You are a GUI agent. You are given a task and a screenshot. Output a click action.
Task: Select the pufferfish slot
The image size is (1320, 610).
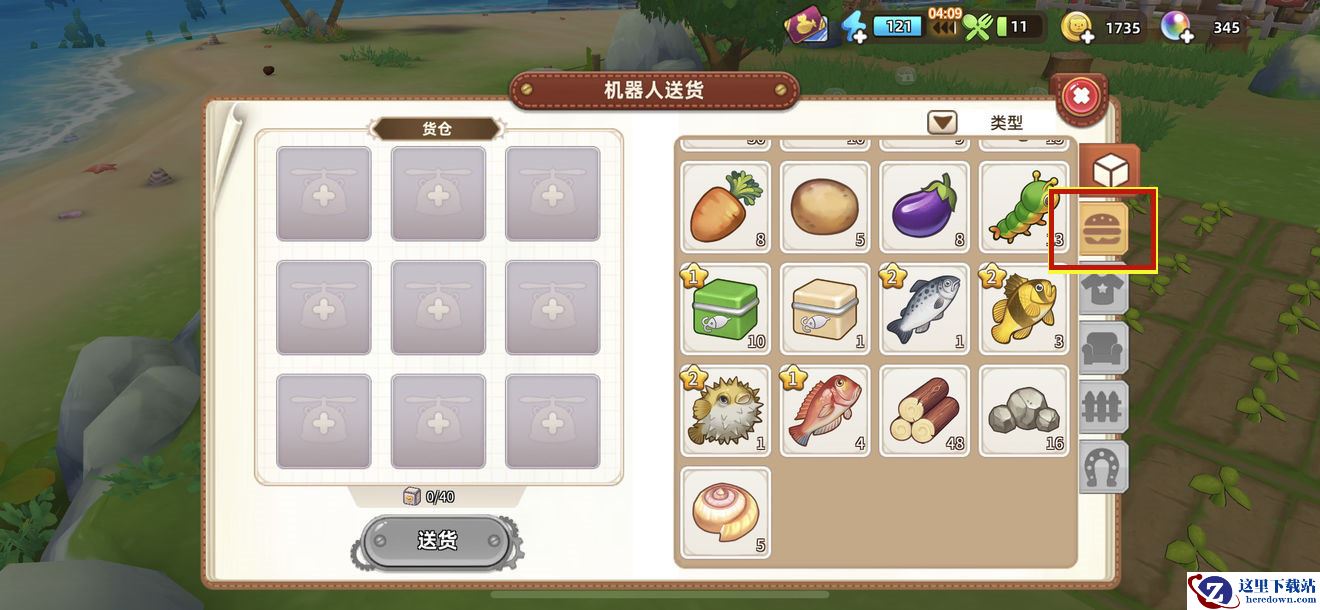[726, 410]
